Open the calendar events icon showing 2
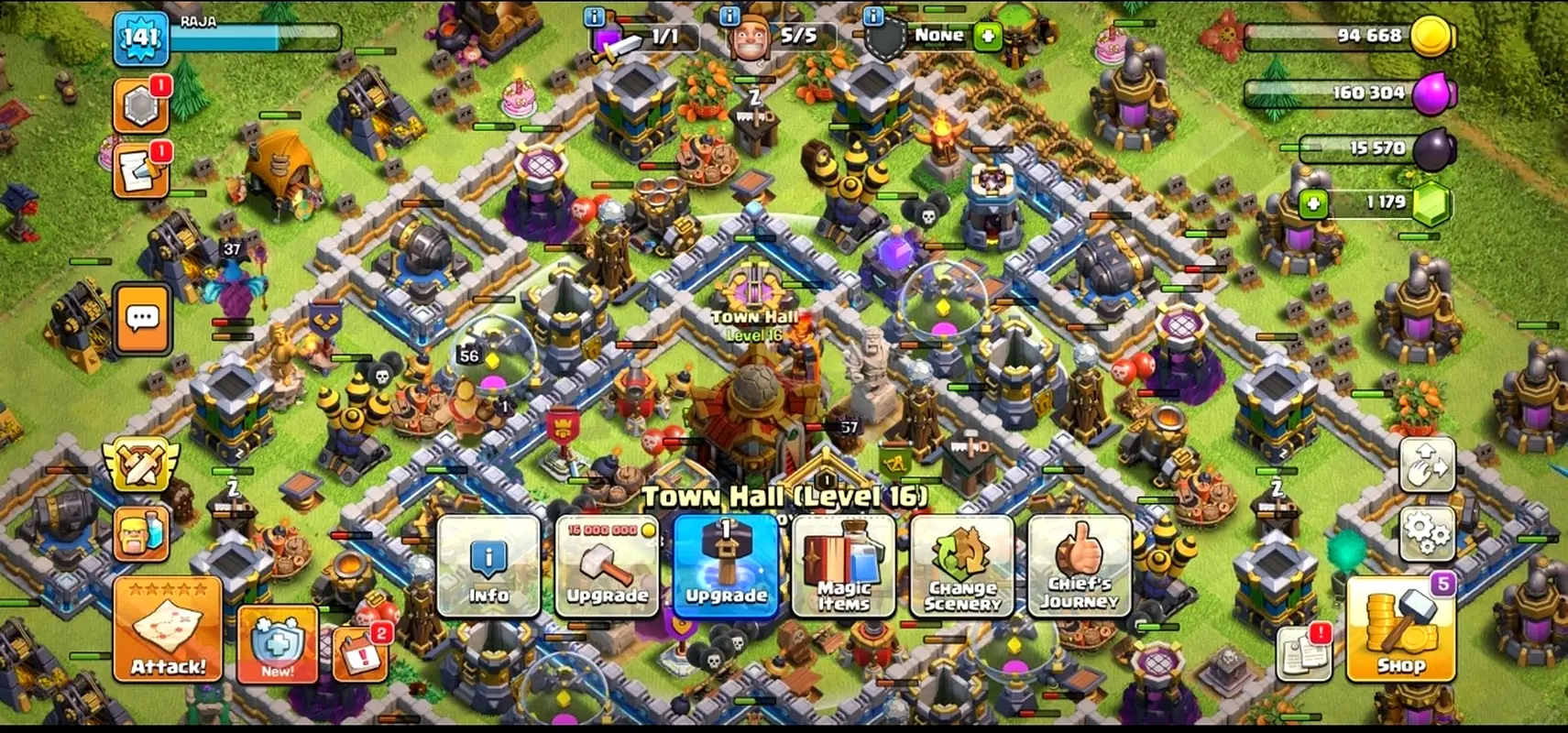Viewport: 1568px width, 733px height. [x=359, y=653]
